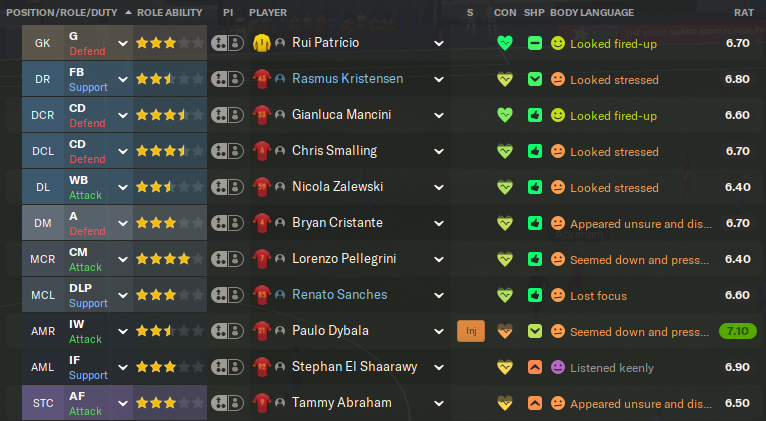This screenshot has width=766, height=421.
Task: Sort the list by Role Ability
Action: 169,12
